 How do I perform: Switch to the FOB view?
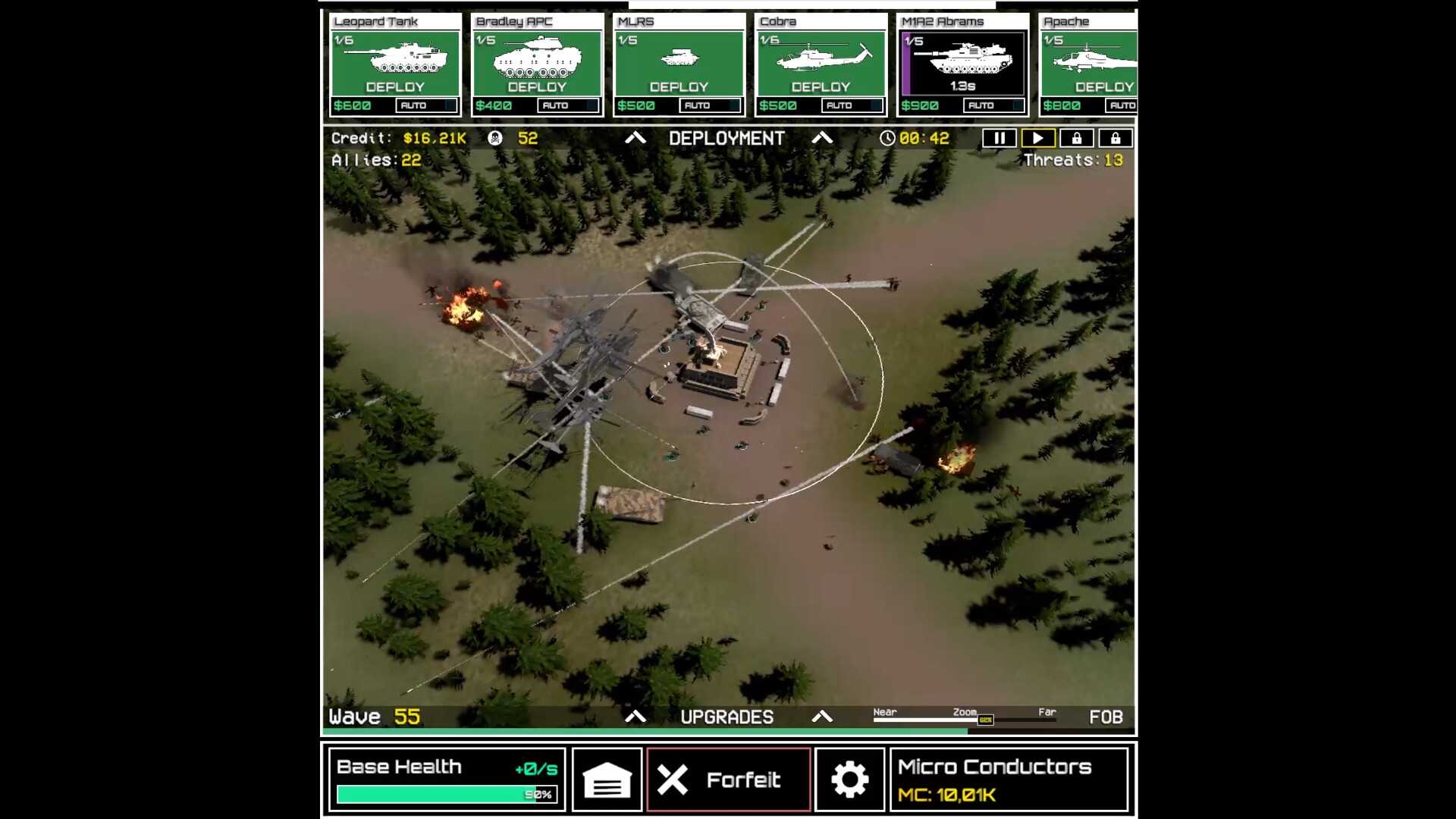pyautogui.click(x=1105, y=716)
